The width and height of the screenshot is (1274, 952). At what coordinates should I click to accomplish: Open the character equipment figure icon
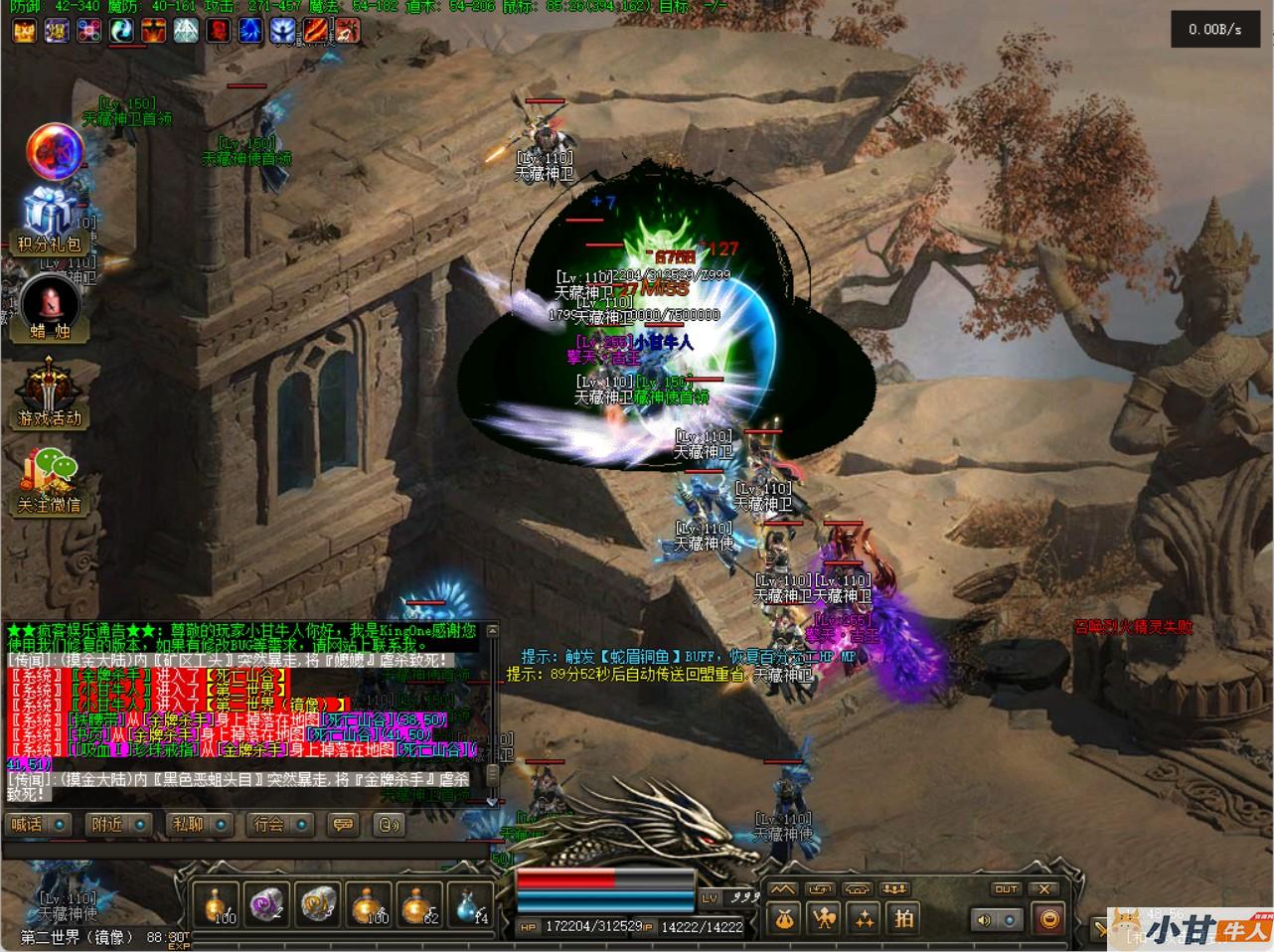824,919
